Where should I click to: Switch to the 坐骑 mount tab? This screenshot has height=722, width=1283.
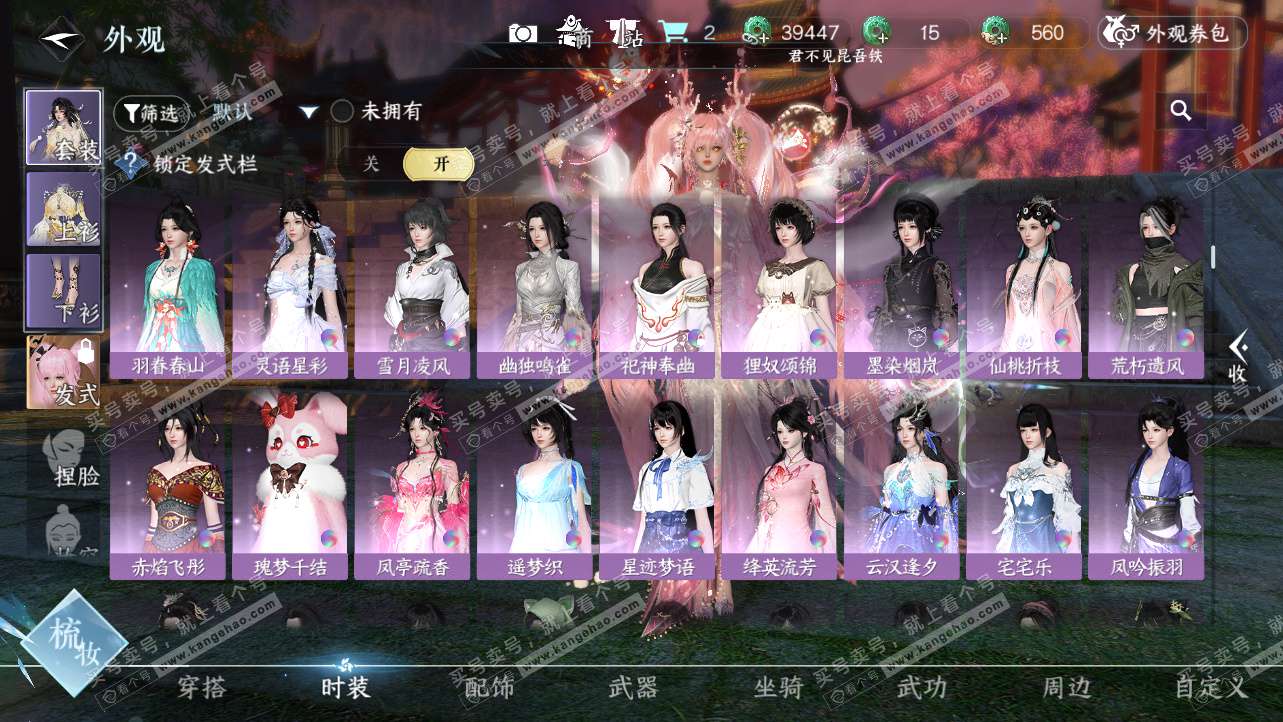pyautogui.click(x=778, y=687)
